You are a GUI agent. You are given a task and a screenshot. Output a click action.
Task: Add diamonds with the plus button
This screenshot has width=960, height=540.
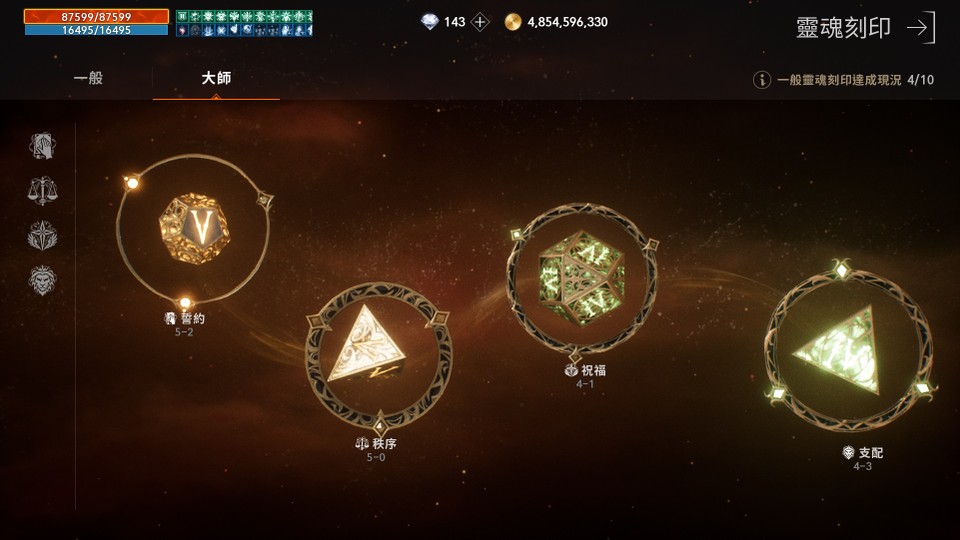tap(481, 22)
